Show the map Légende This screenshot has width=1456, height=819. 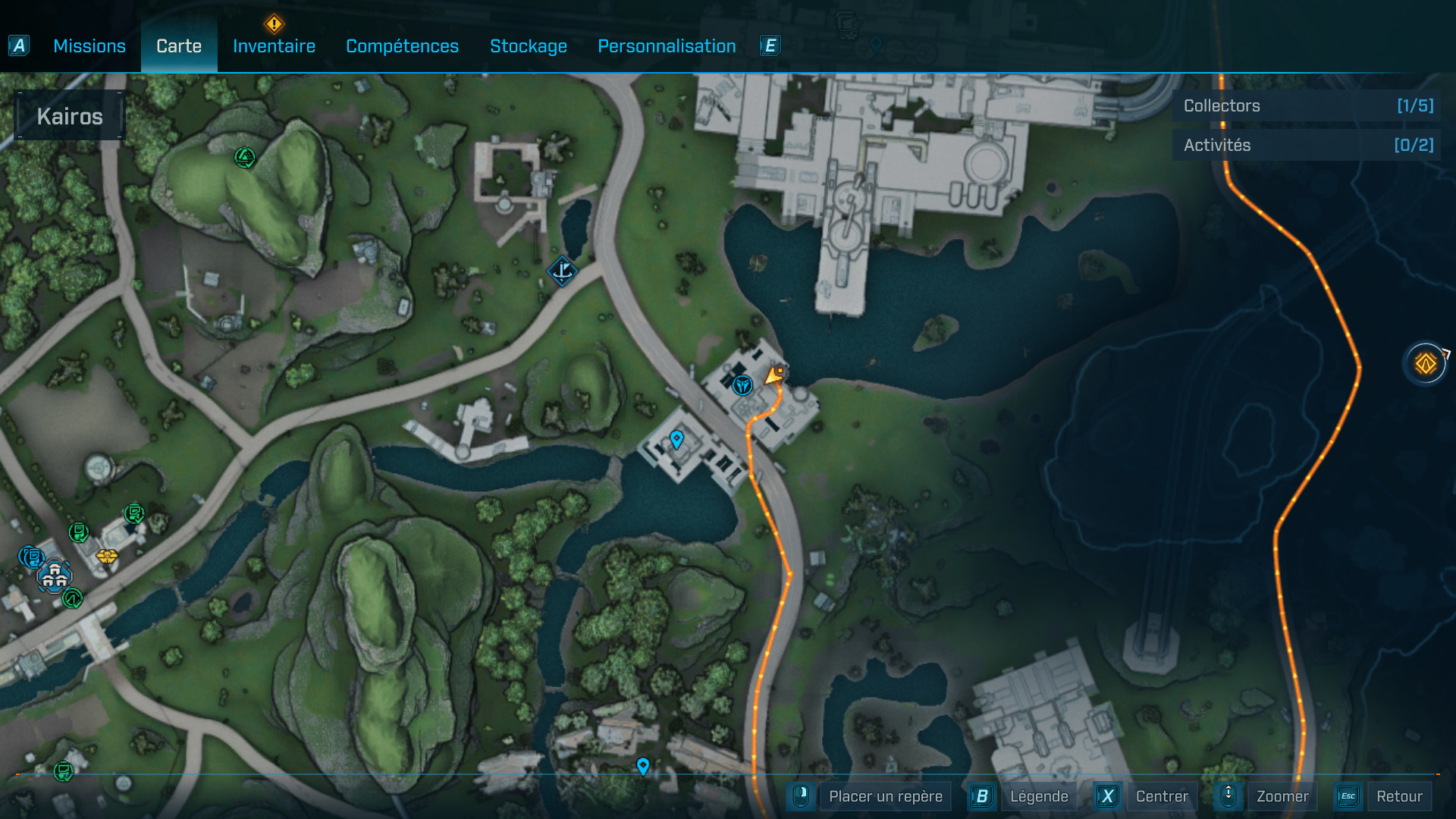[x=1038, y=796]
